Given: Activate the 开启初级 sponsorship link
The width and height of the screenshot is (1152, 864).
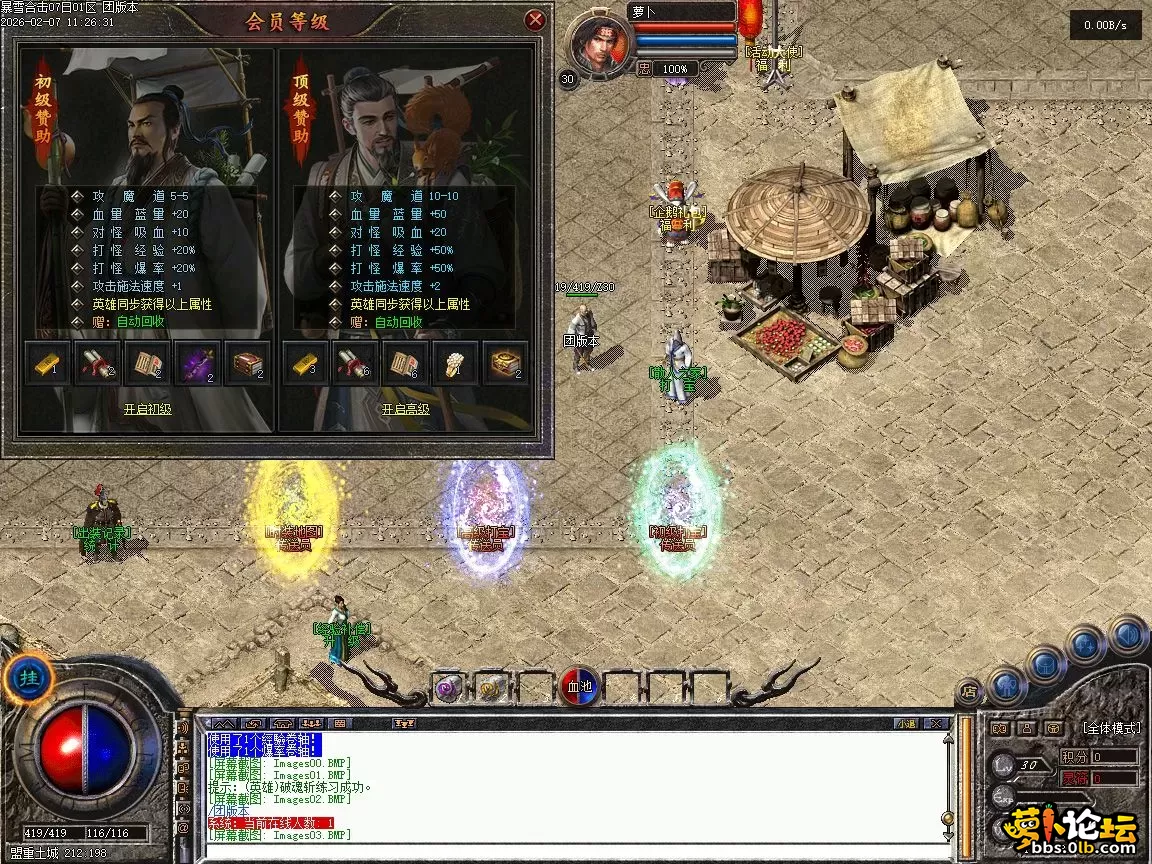Looking at the screenshot, I should pyautogui.click(x=147, y=409).
